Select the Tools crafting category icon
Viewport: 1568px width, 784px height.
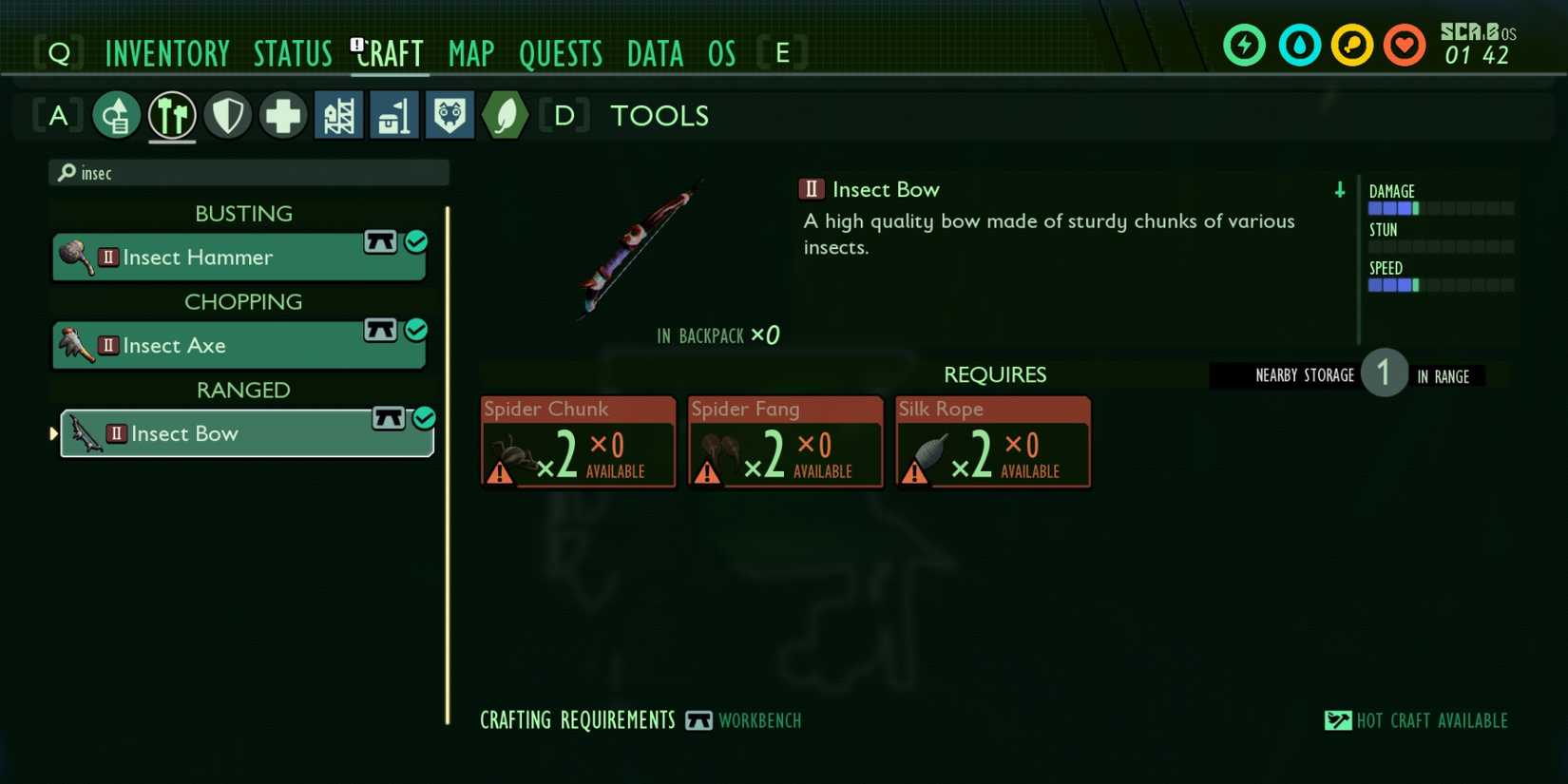click(x=172, y=114)
